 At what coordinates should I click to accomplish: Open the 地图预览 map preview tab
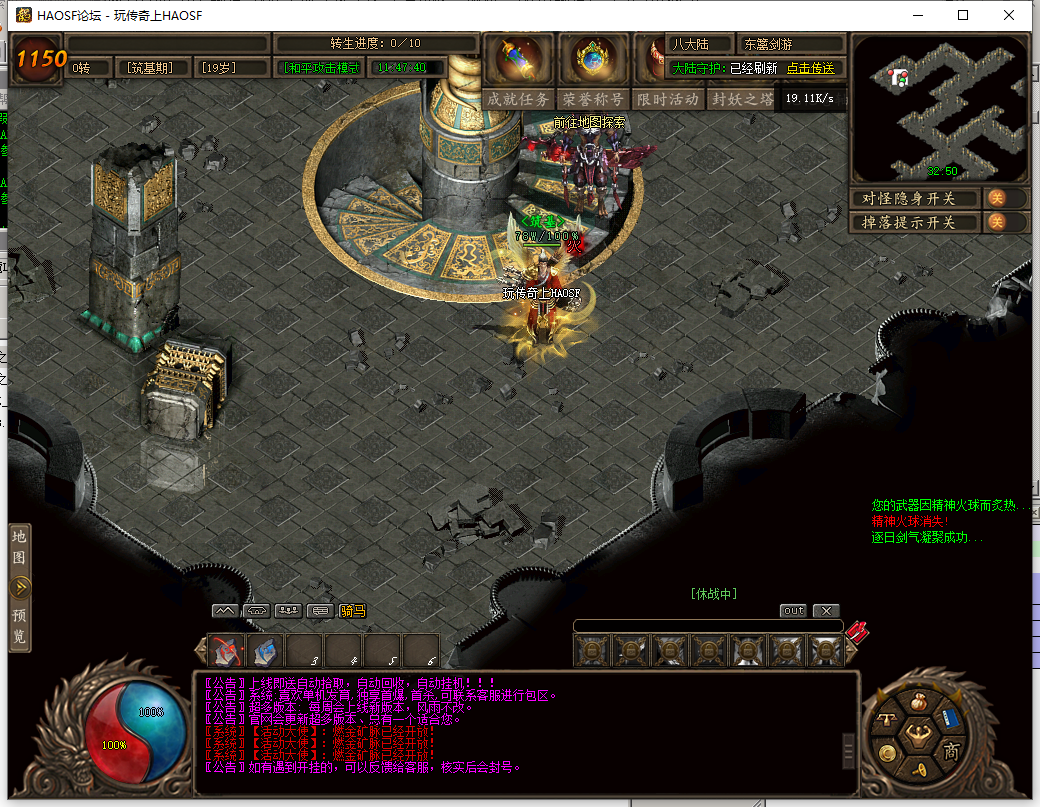coord(19,587)
